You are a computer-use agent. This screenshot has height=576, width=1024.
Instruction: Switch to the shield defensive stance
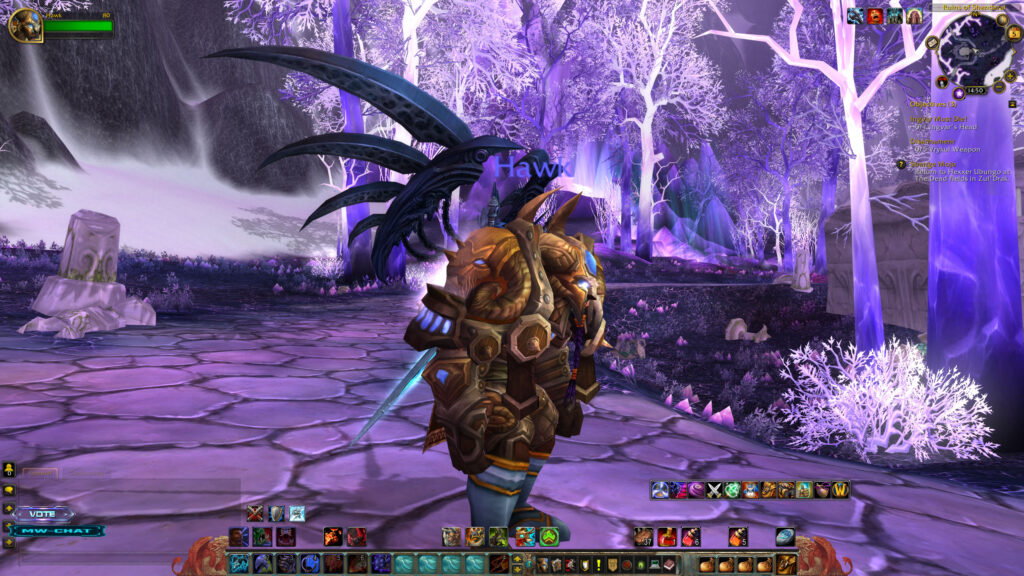tap(276, 513)
